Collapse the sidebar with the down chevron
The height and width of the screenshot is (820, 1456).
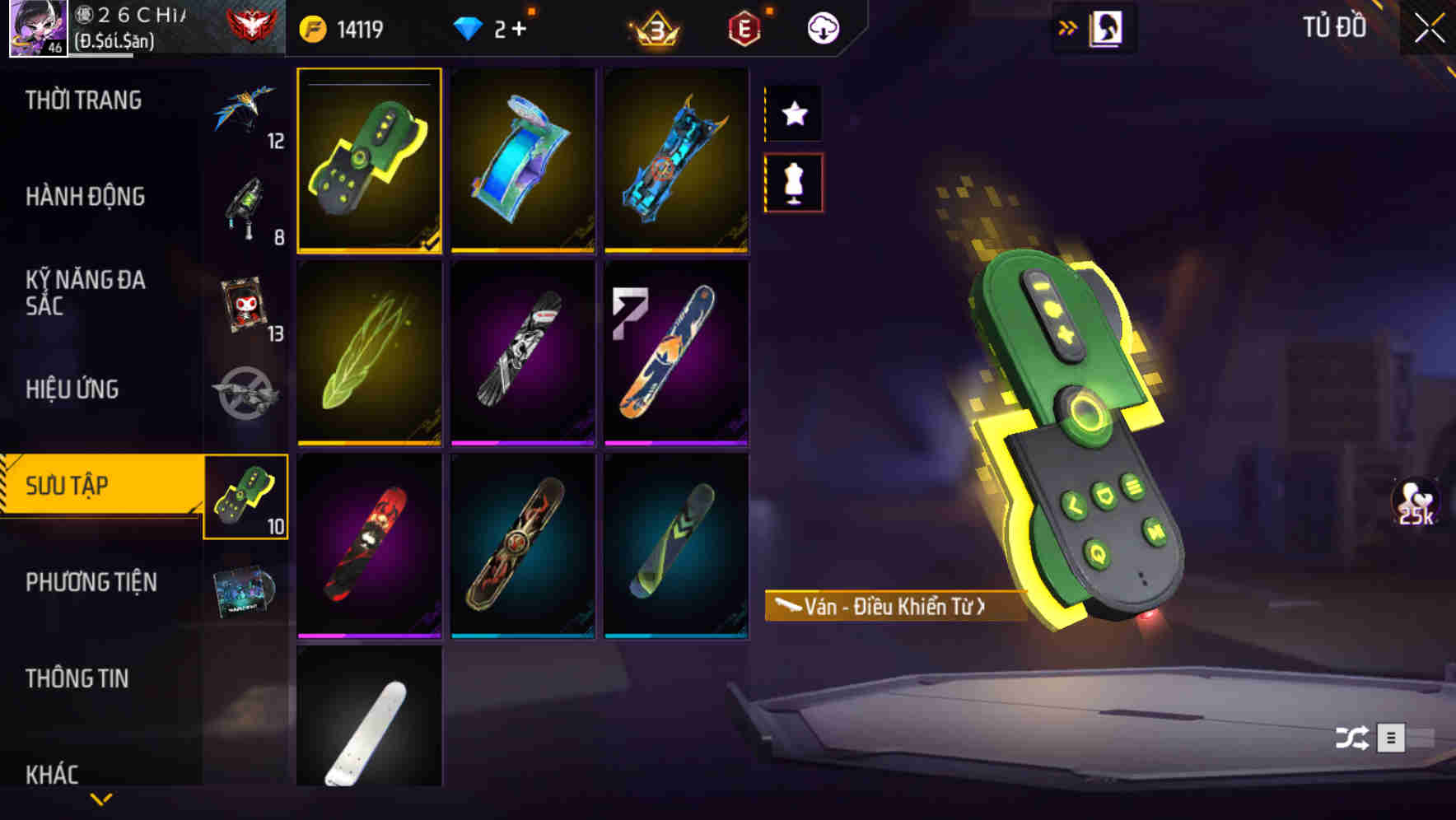(x=100, y=799)
